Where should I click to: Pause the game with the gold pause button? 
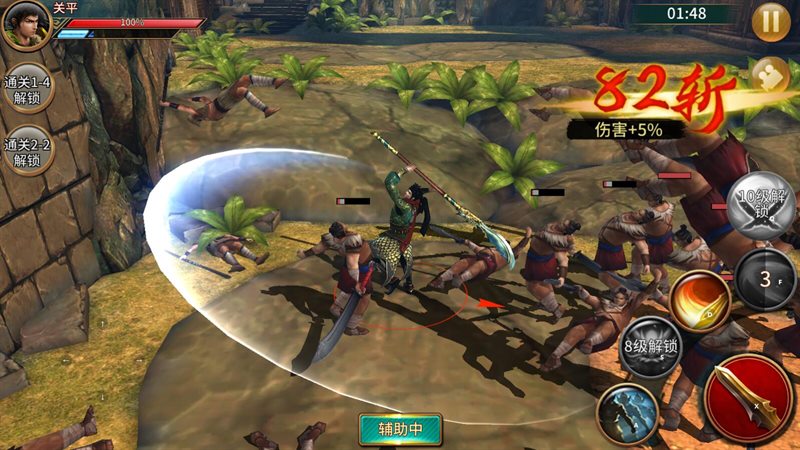(771, 21)
